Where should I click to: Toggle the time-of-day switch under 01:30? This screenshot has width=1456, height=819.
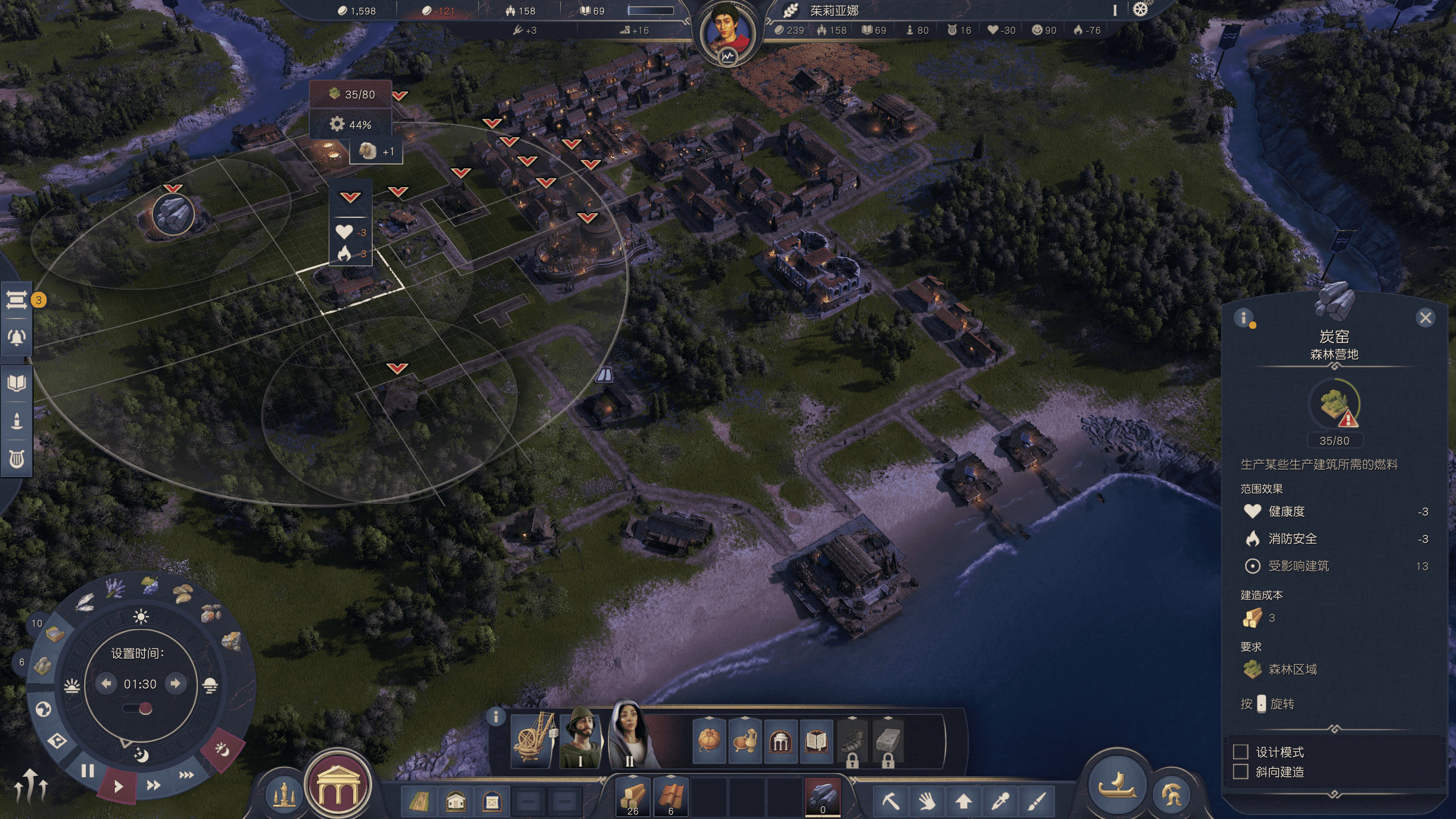click(139, 708)
